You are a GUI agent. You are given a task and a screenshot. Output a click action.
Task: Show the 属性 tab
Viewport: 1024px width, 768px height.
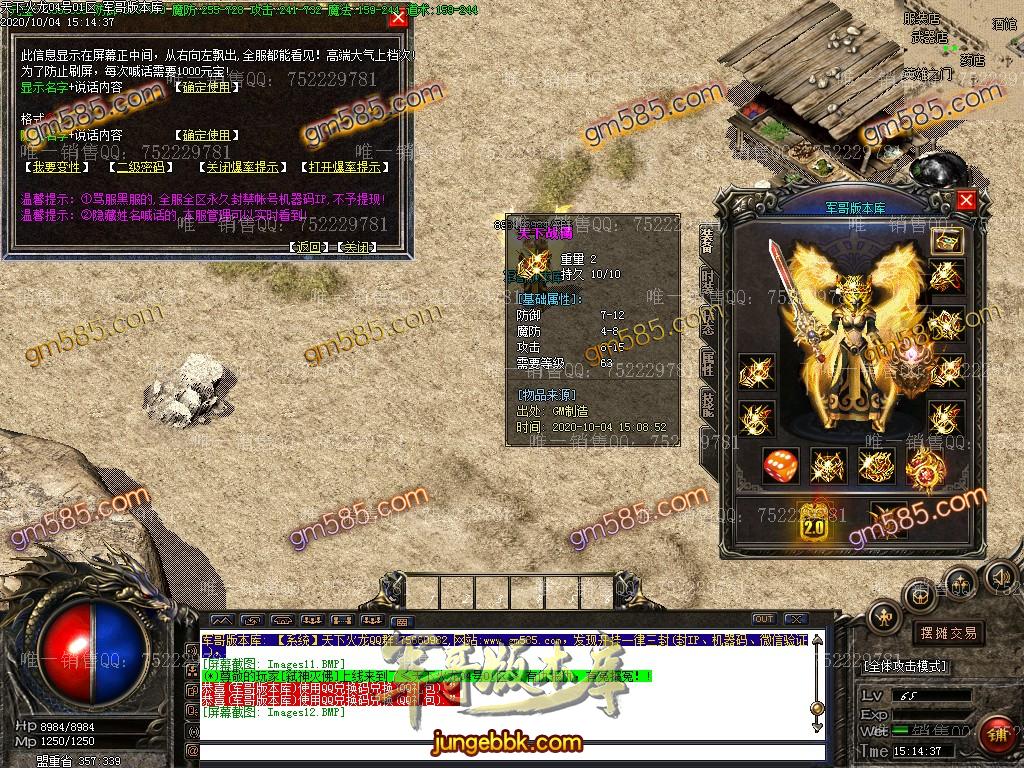tap(708, 363)
